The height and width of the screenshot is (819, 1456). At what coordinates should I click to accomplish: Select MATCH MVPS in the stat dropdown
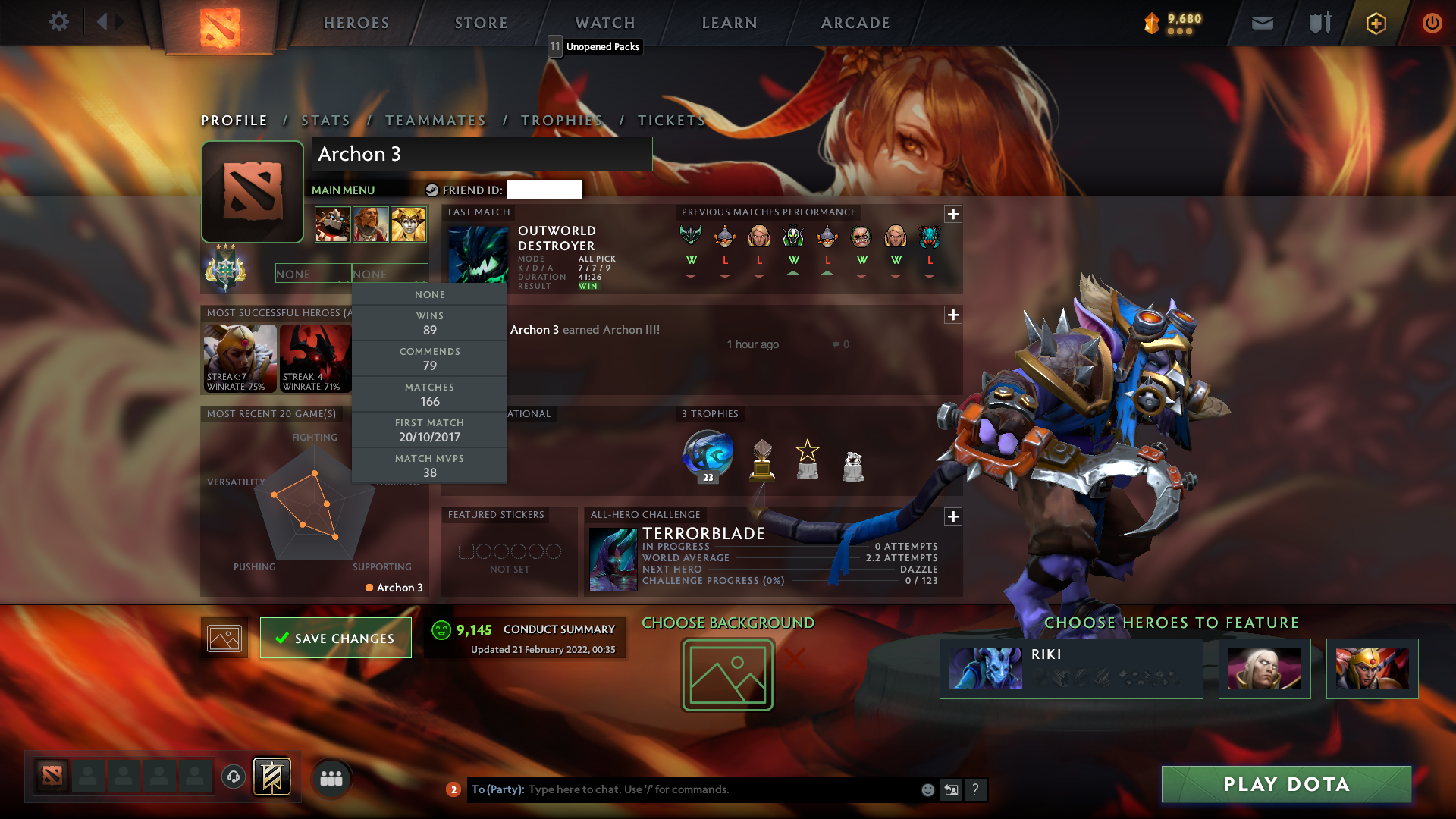[429, 465]
